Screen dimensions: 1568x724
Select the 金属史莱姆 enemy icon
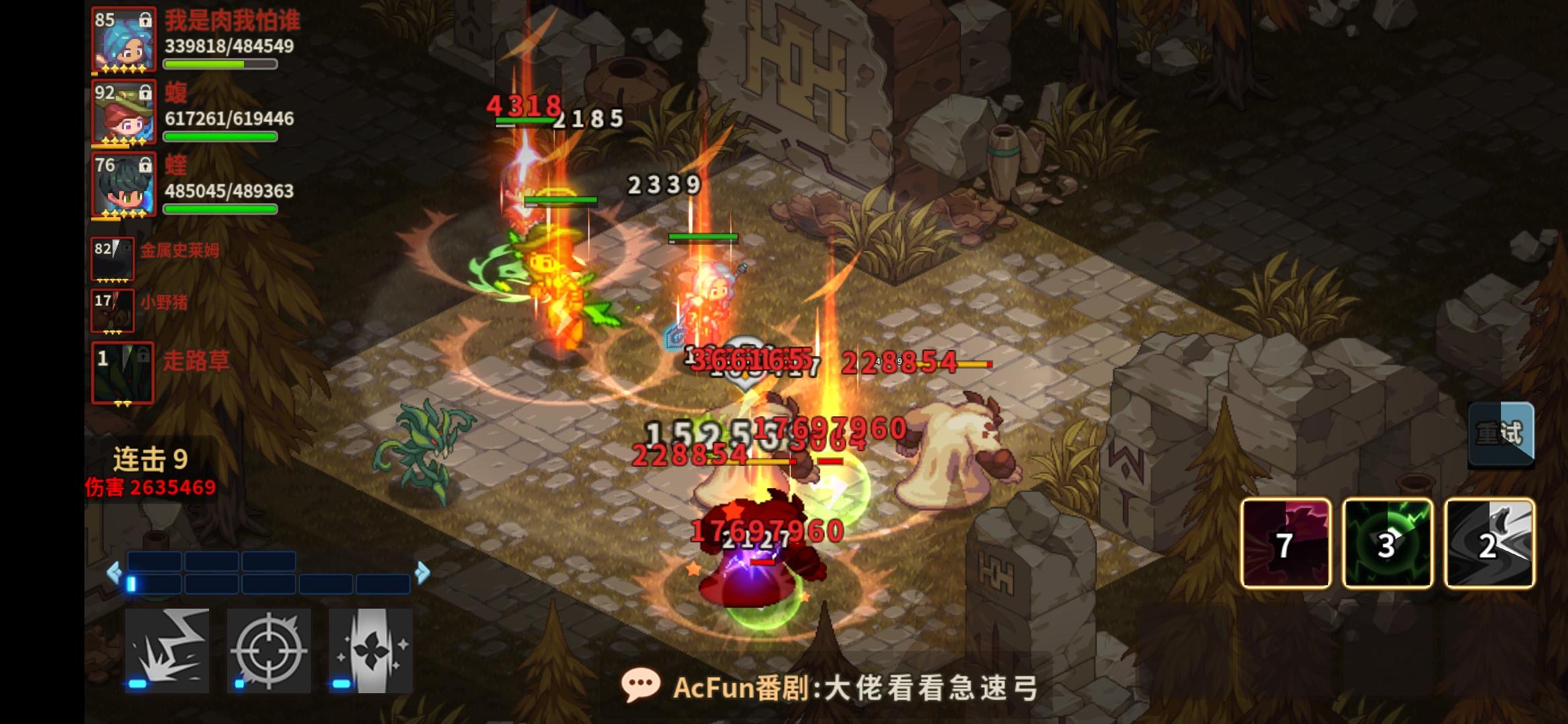pyautogui.click(x=114, y=258)
